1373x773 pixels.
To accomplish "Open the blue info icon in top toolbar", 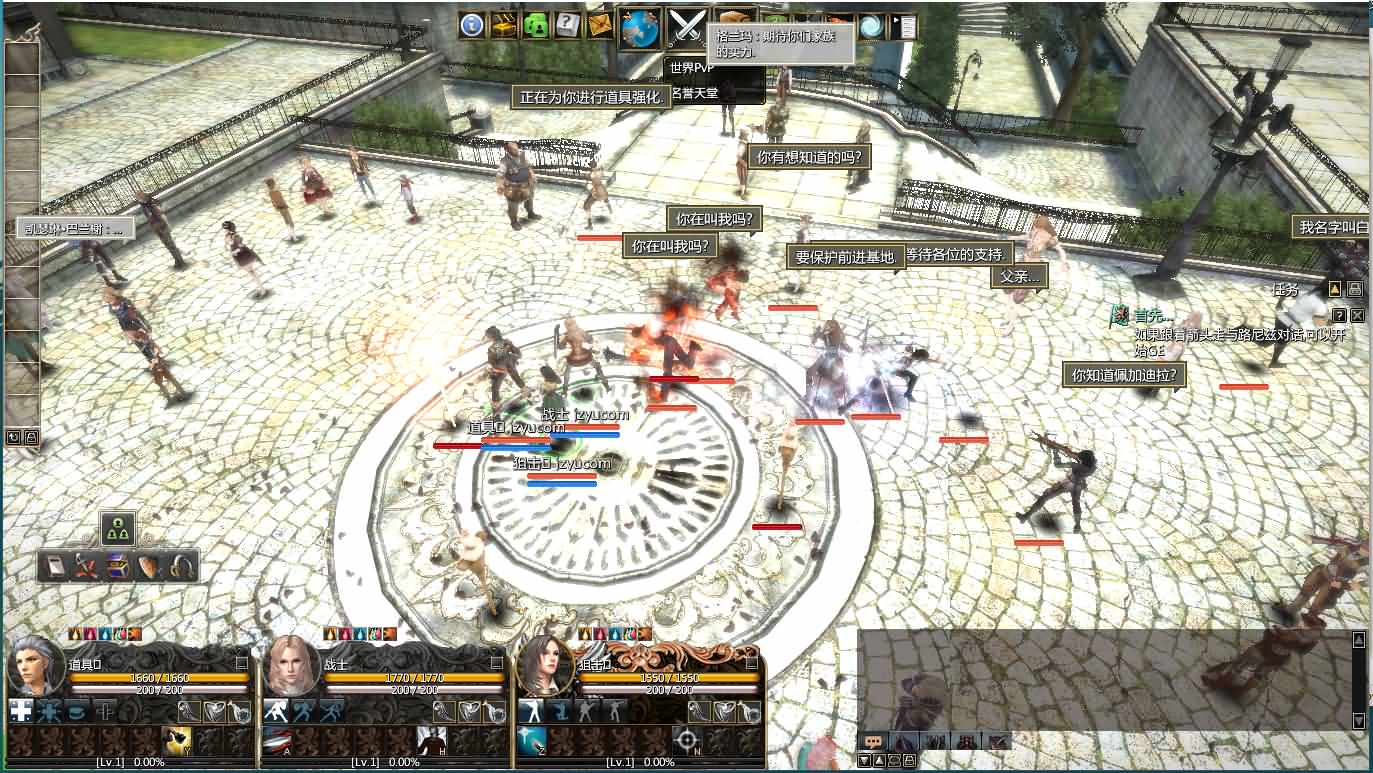I will pos(472,25).
